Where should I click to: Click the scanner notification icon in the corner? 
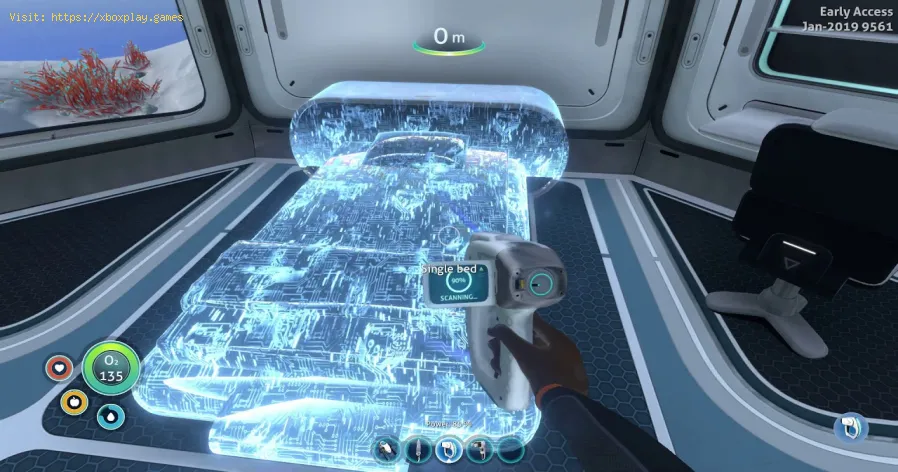tap(849, 428)
